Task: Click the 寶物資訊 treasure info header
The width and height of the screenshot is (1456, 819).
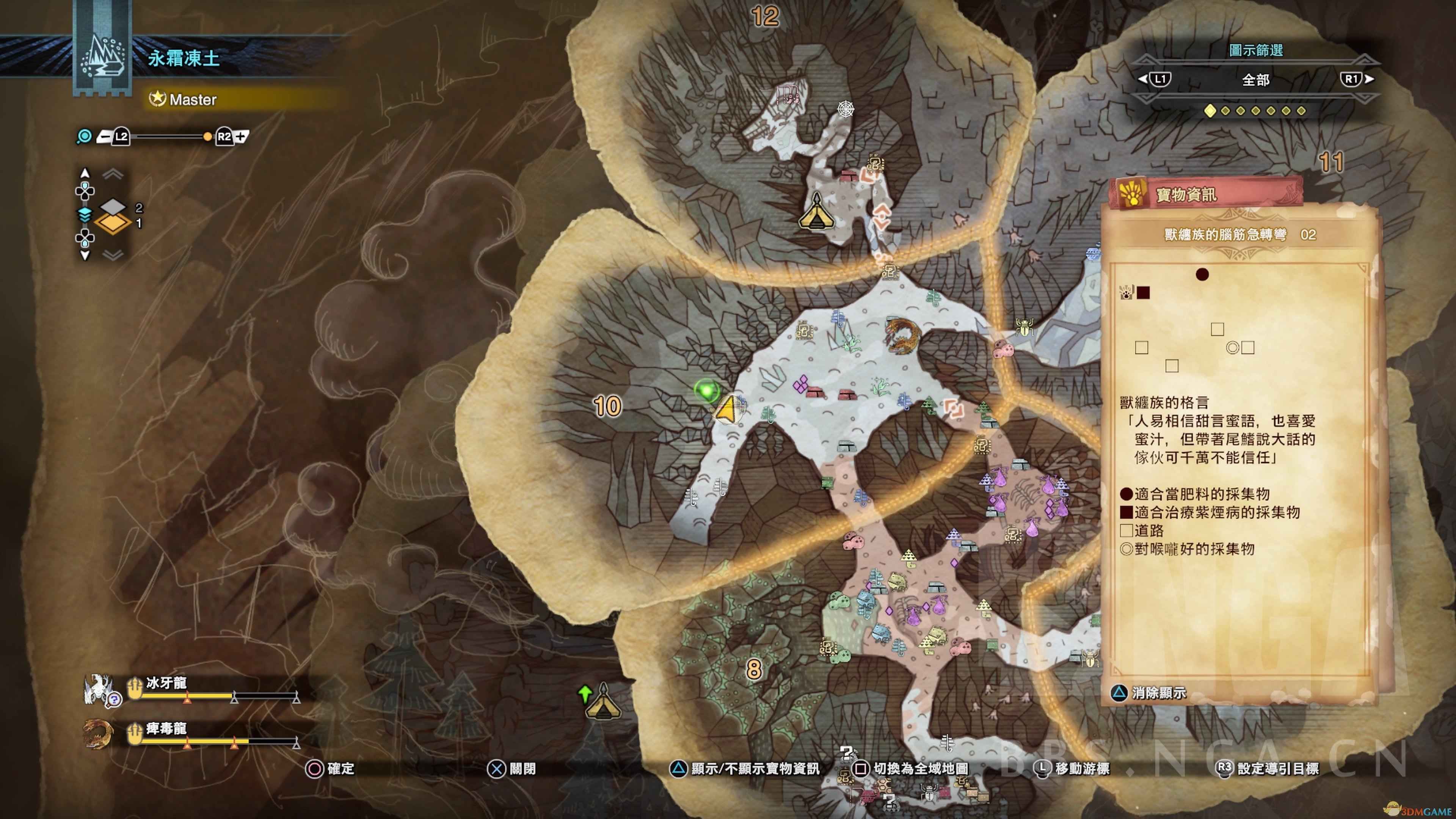Action: point(1186,195)
